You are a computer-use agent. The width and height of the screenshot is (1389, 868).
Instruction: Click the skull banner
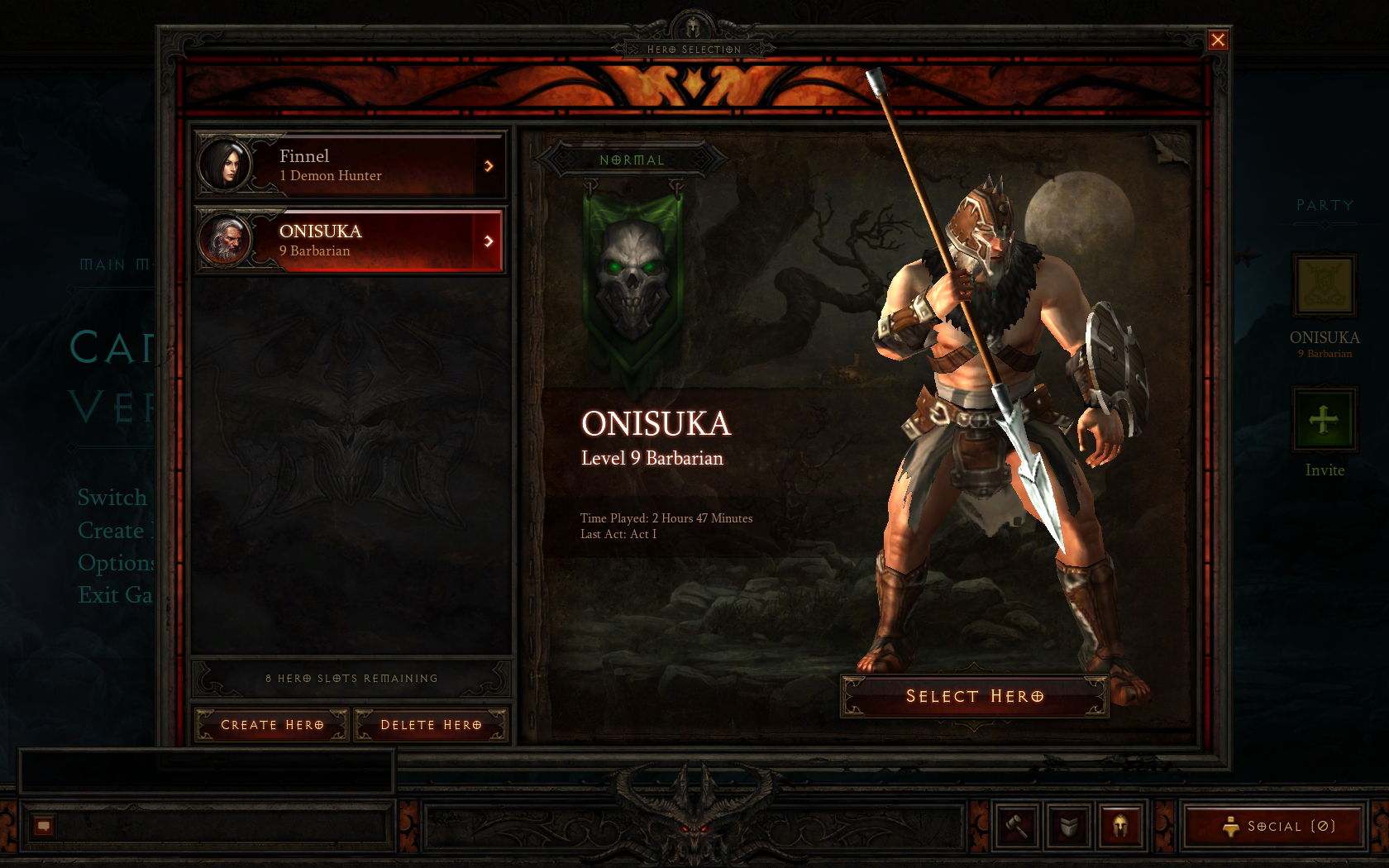tap(632, 281)
